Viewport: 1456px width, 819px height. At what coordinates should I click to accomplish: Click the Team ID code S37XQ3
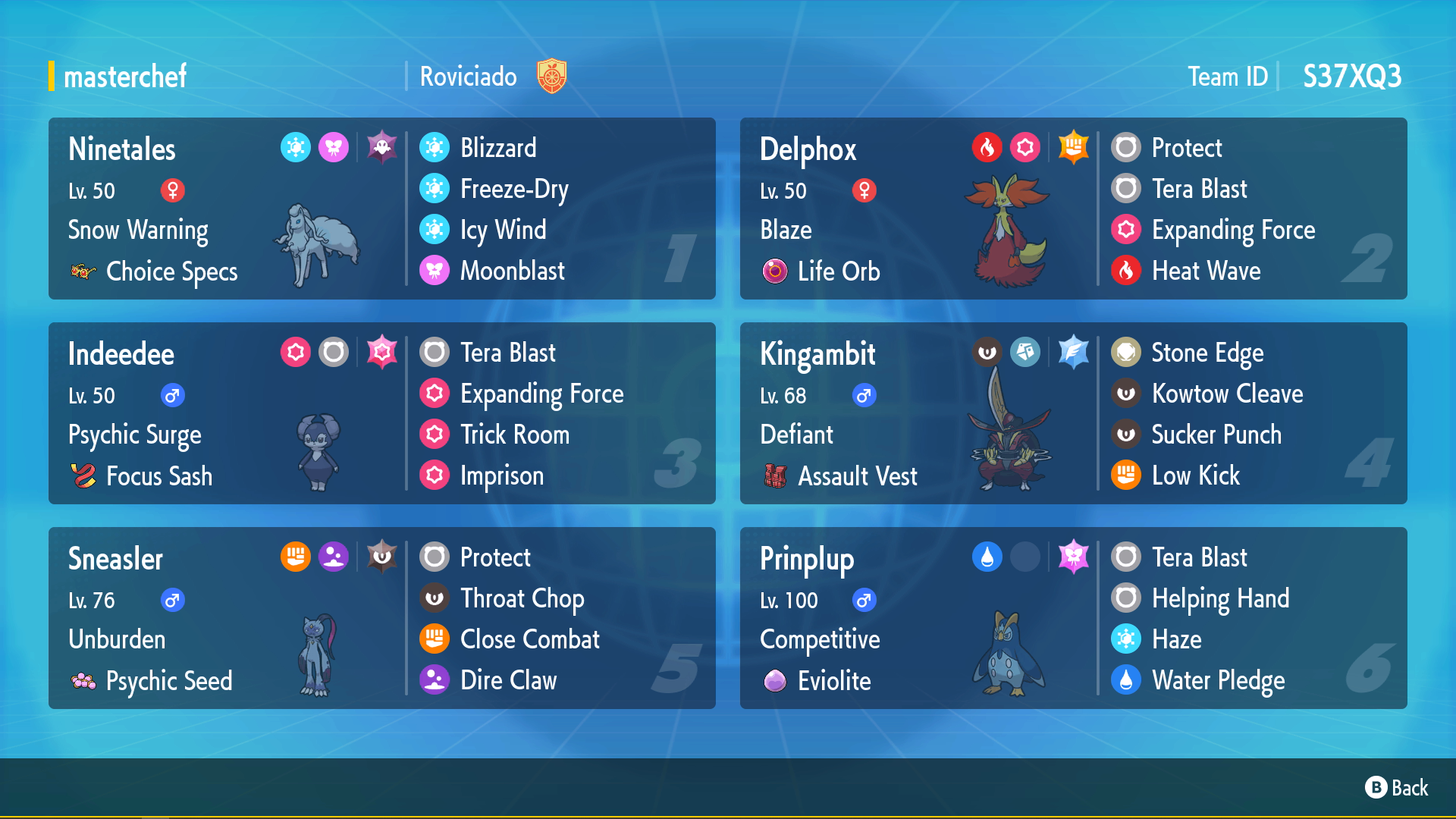[1351, 77]
